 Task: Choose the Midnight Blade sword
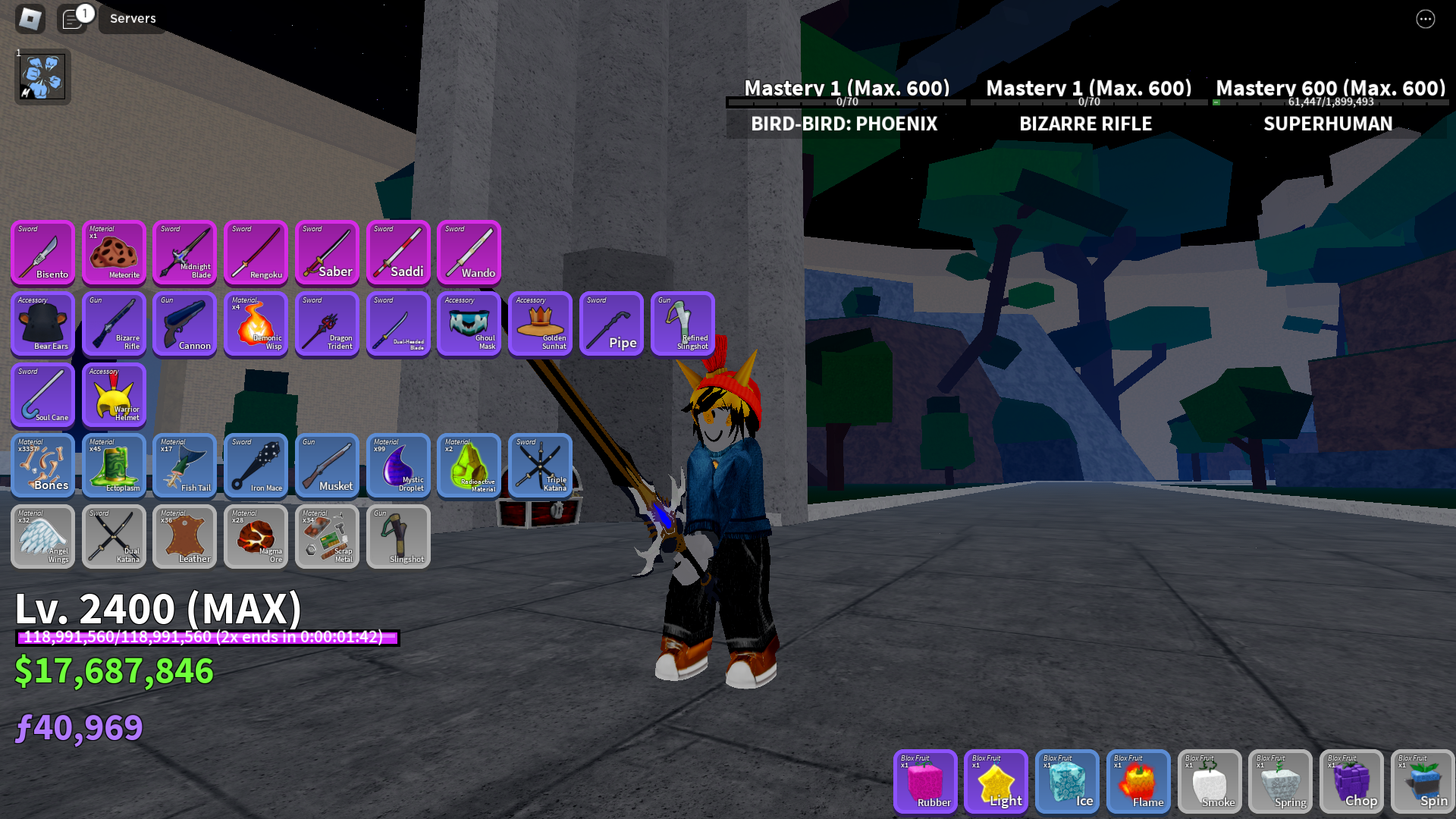click(x=184, y=253)
